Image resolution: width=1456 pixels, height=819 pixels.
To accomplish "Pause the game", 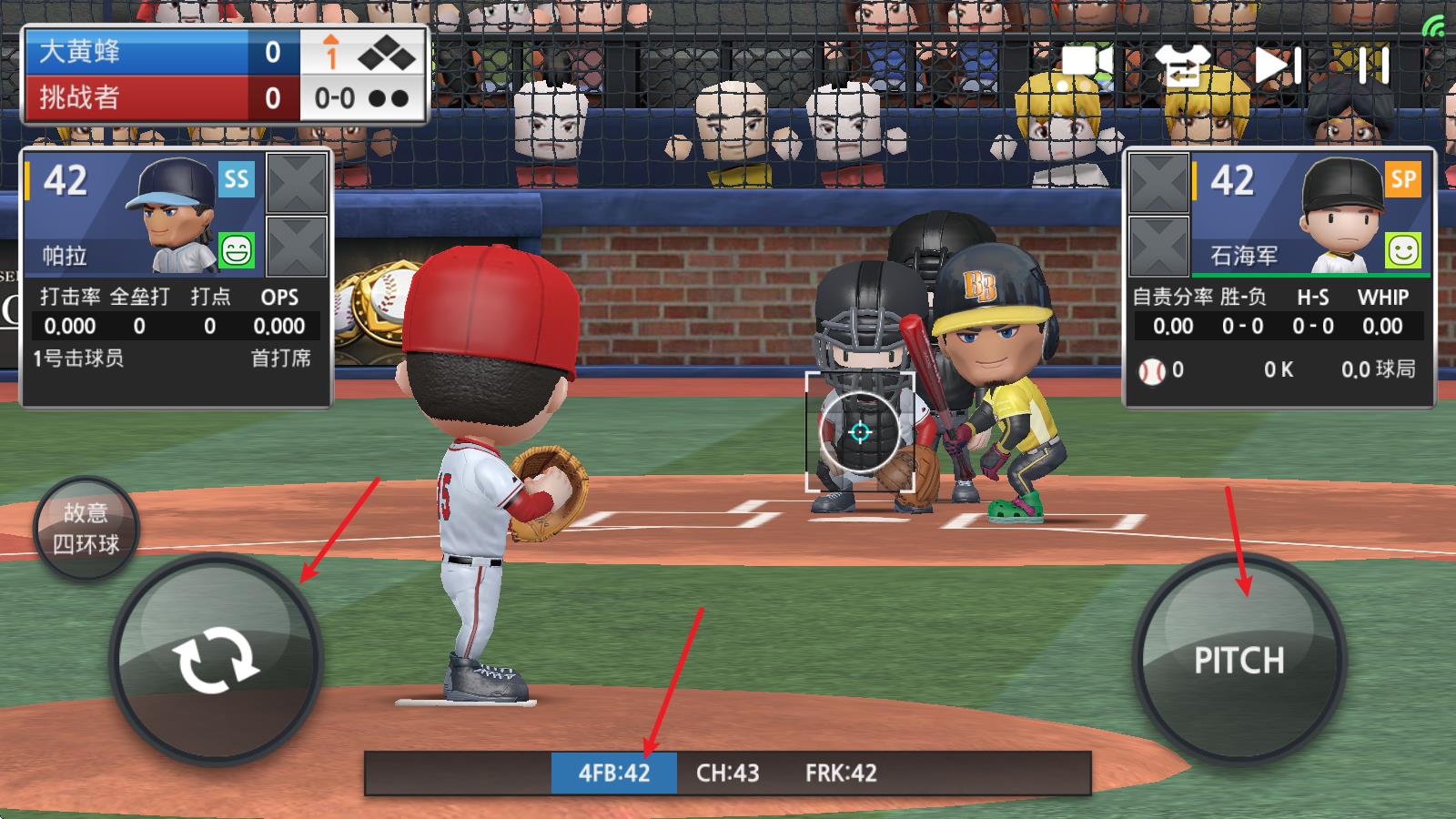I will 1373,66.
